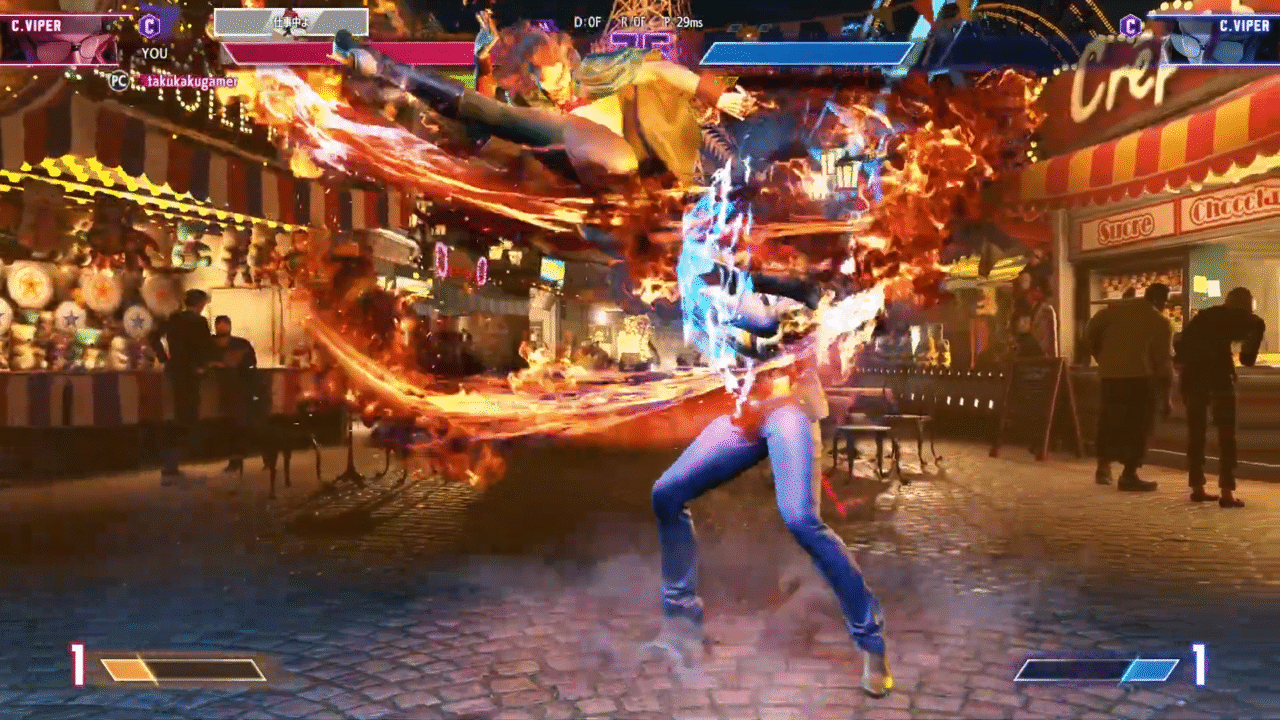Image resolution: width=1280 pixels, height=720 pixels.
Task: Click the right player's purple rank badge
Action: tap(1130, 25)
